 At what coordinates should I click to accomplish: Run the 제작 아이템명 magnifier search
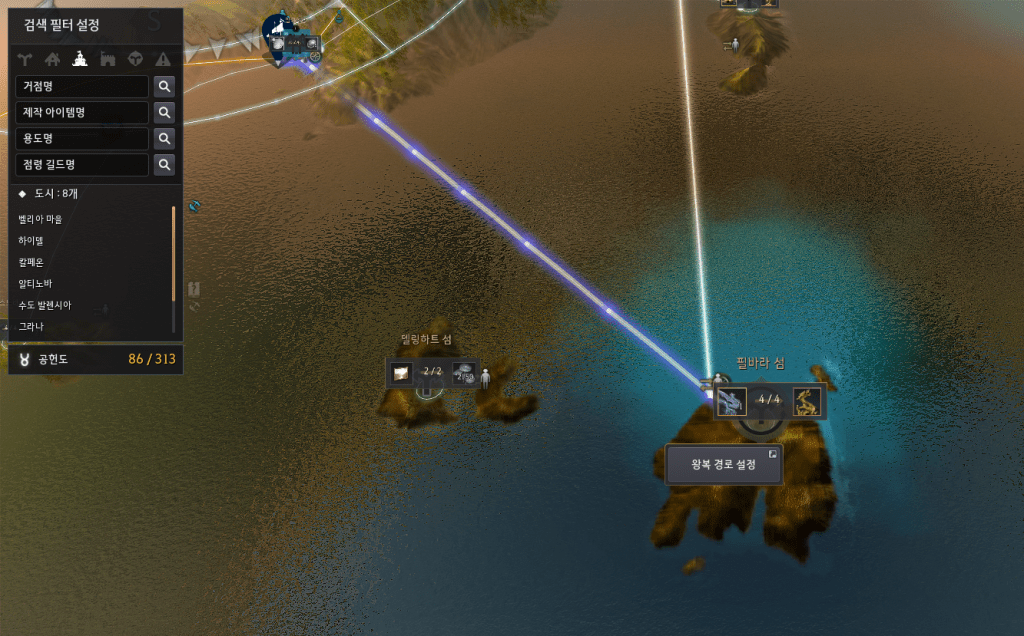click(164, 113)
